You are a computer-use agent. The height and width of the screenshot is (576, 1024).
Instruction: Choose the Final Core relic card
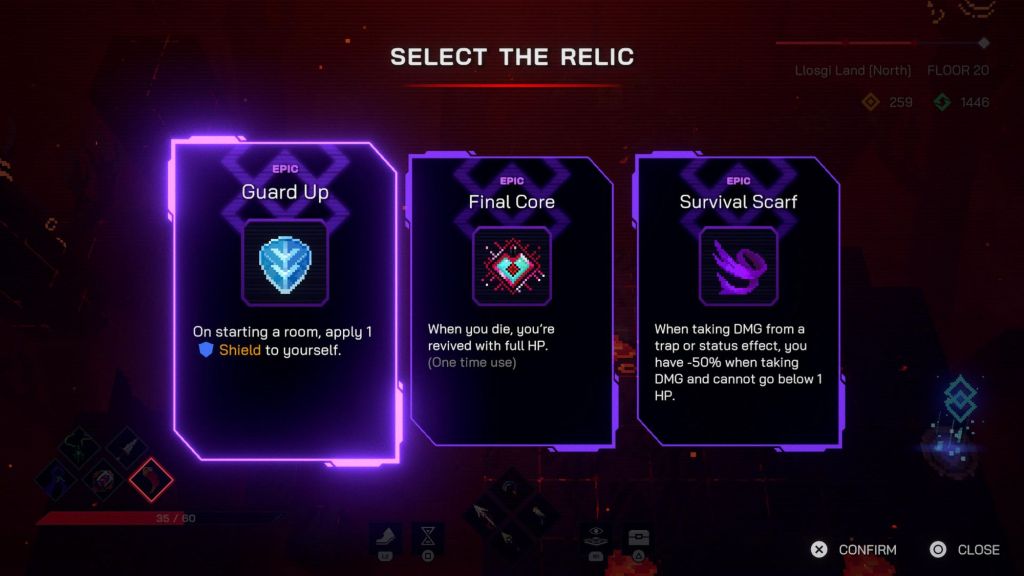pyautogui.click(x=511, y=300)
